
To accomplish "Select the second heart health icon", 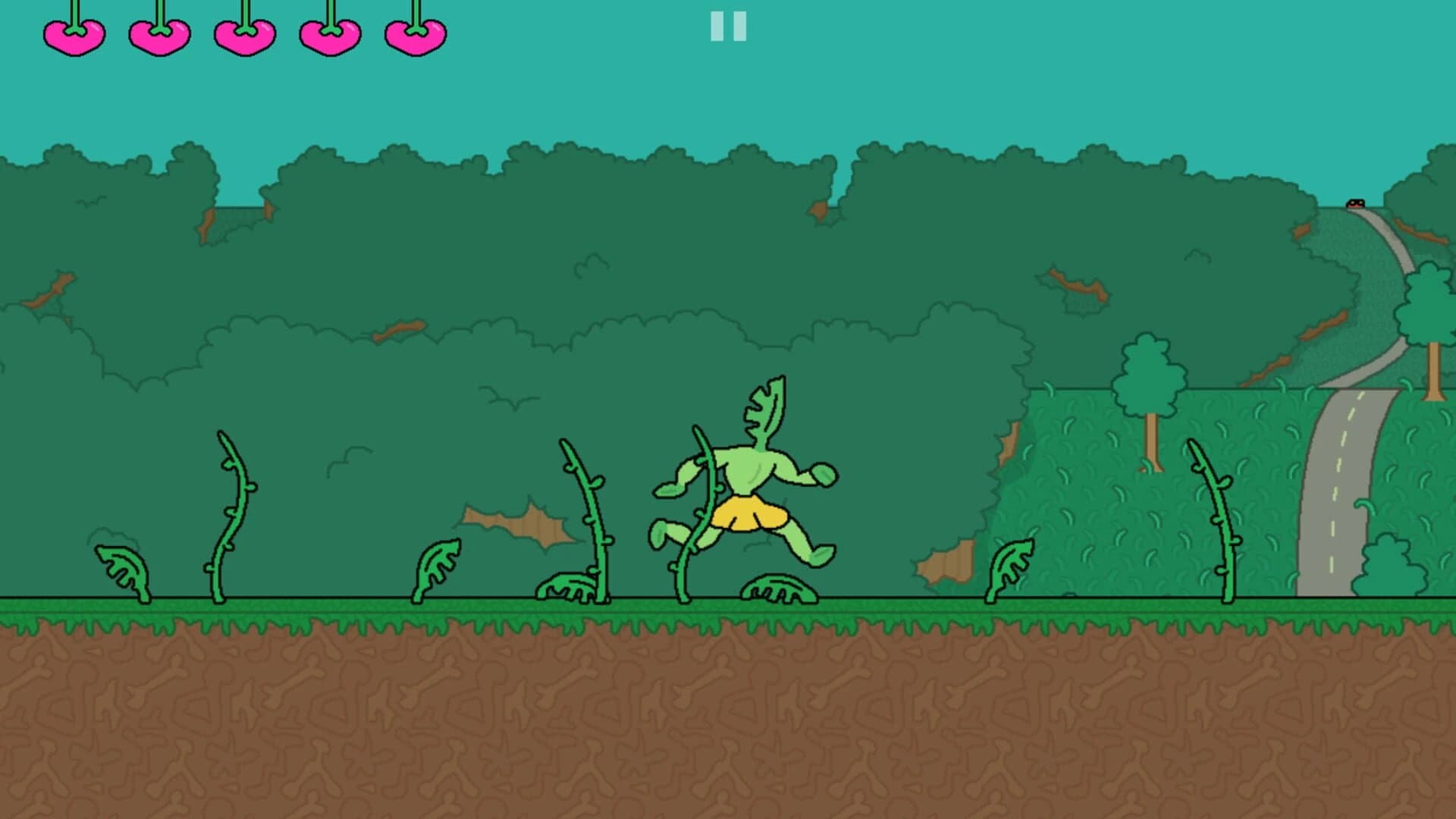I will (x=158, y=36).
